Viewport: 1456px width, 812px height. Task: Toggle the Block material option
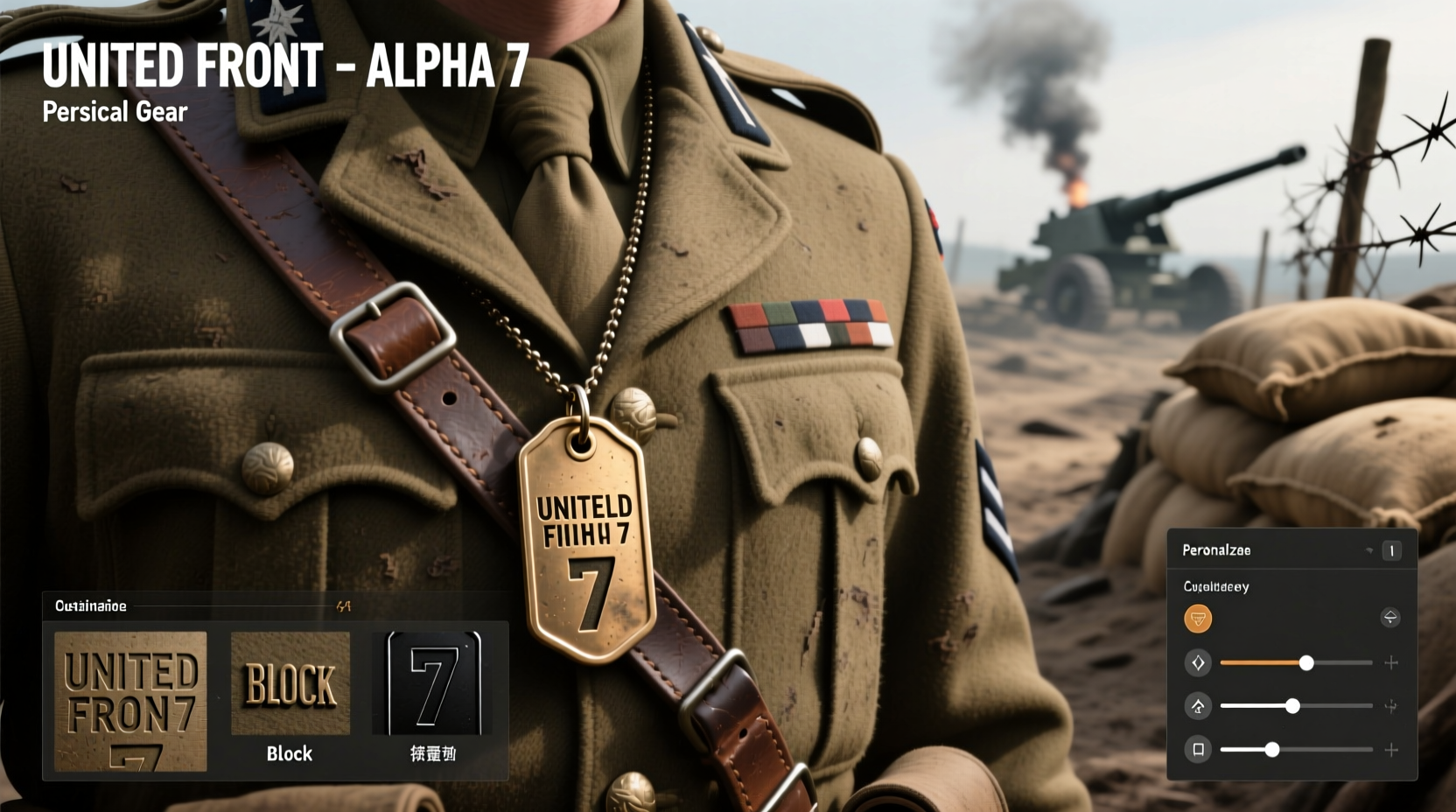[289, 682]
